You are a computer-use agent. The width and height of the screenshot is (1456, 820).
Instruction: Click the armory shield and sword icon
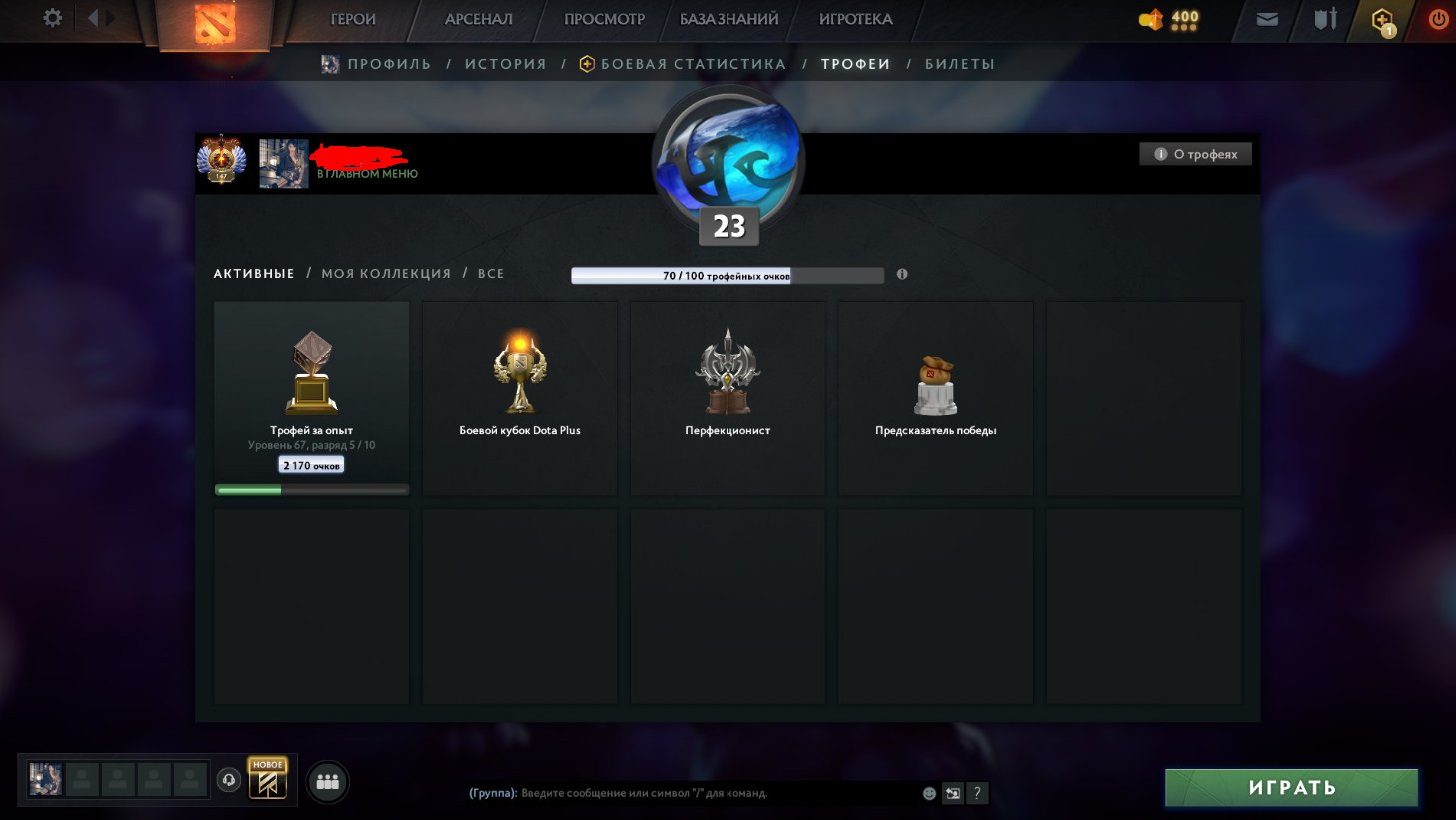1323,18
